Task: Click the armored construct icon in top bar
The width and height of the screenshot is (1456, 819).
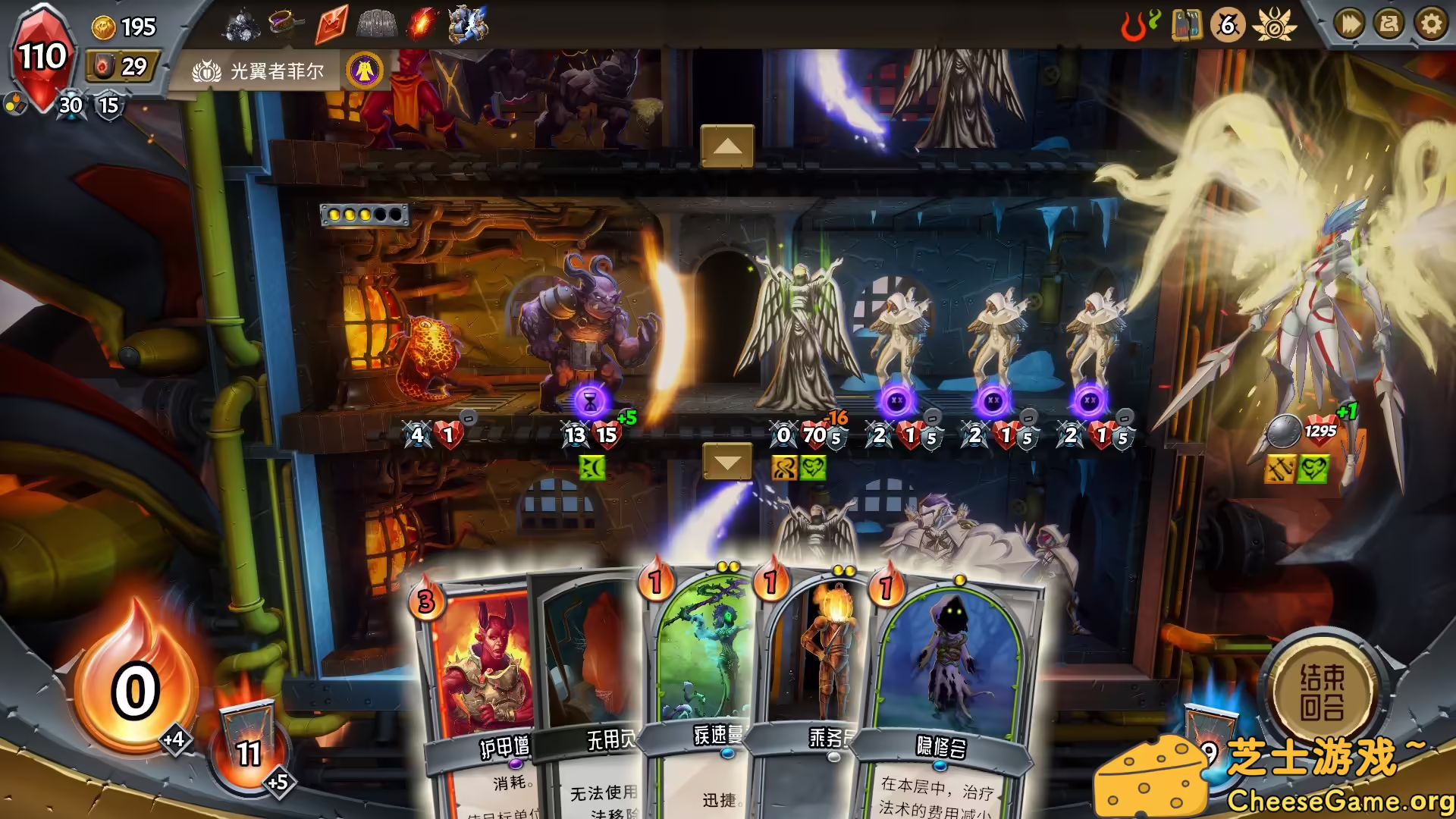Action: (466, 23)
